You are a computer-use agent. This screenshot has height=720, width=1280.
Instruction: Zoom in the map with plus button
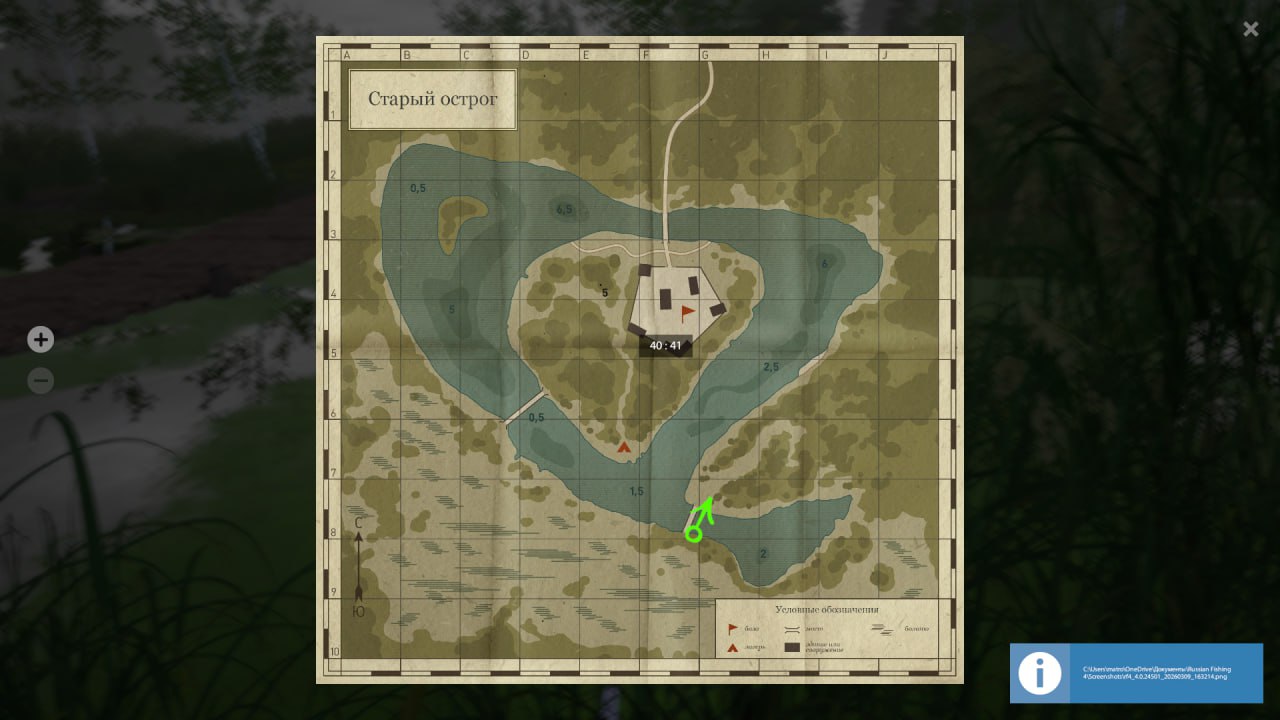point(40,340)
